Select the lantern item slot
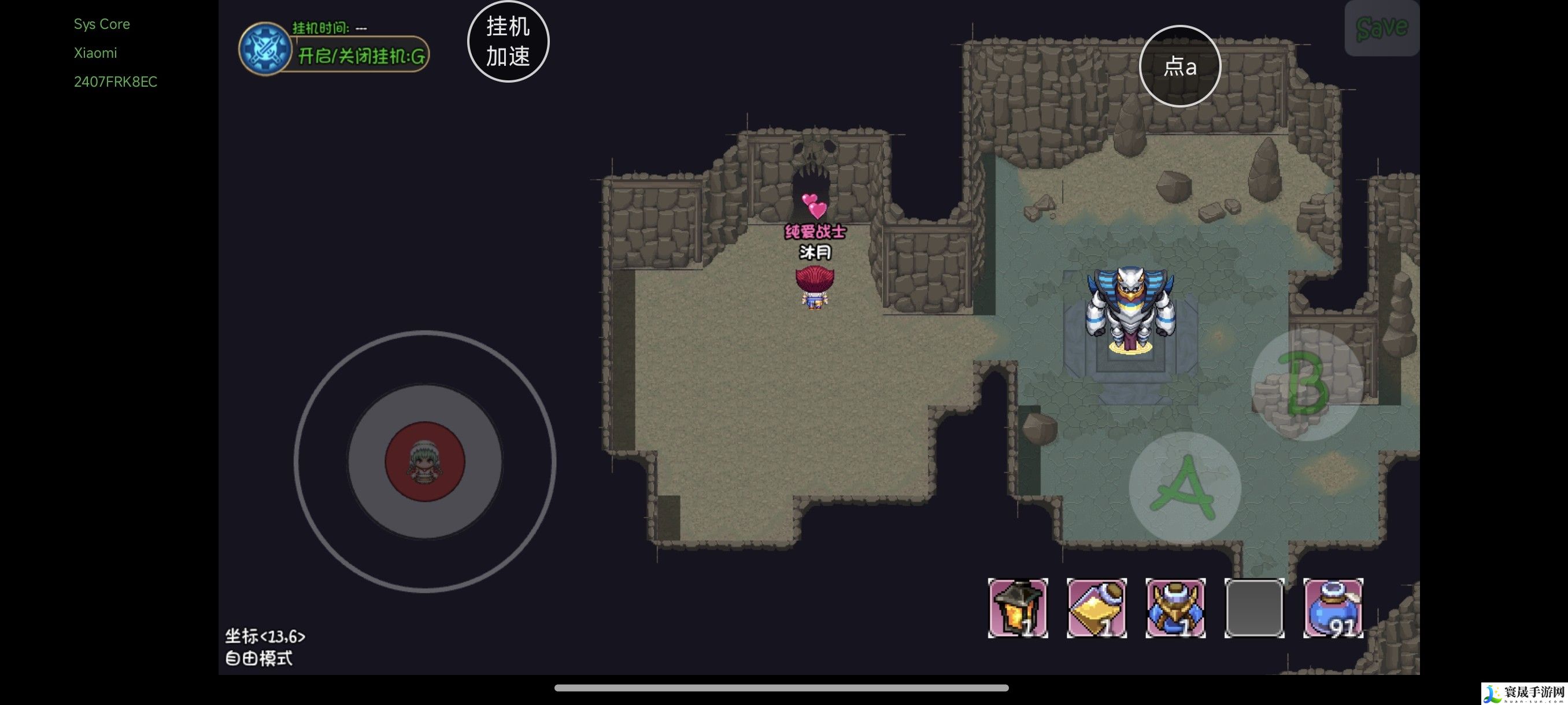Screen dimensions: 1568x705 pos(1018,608)
